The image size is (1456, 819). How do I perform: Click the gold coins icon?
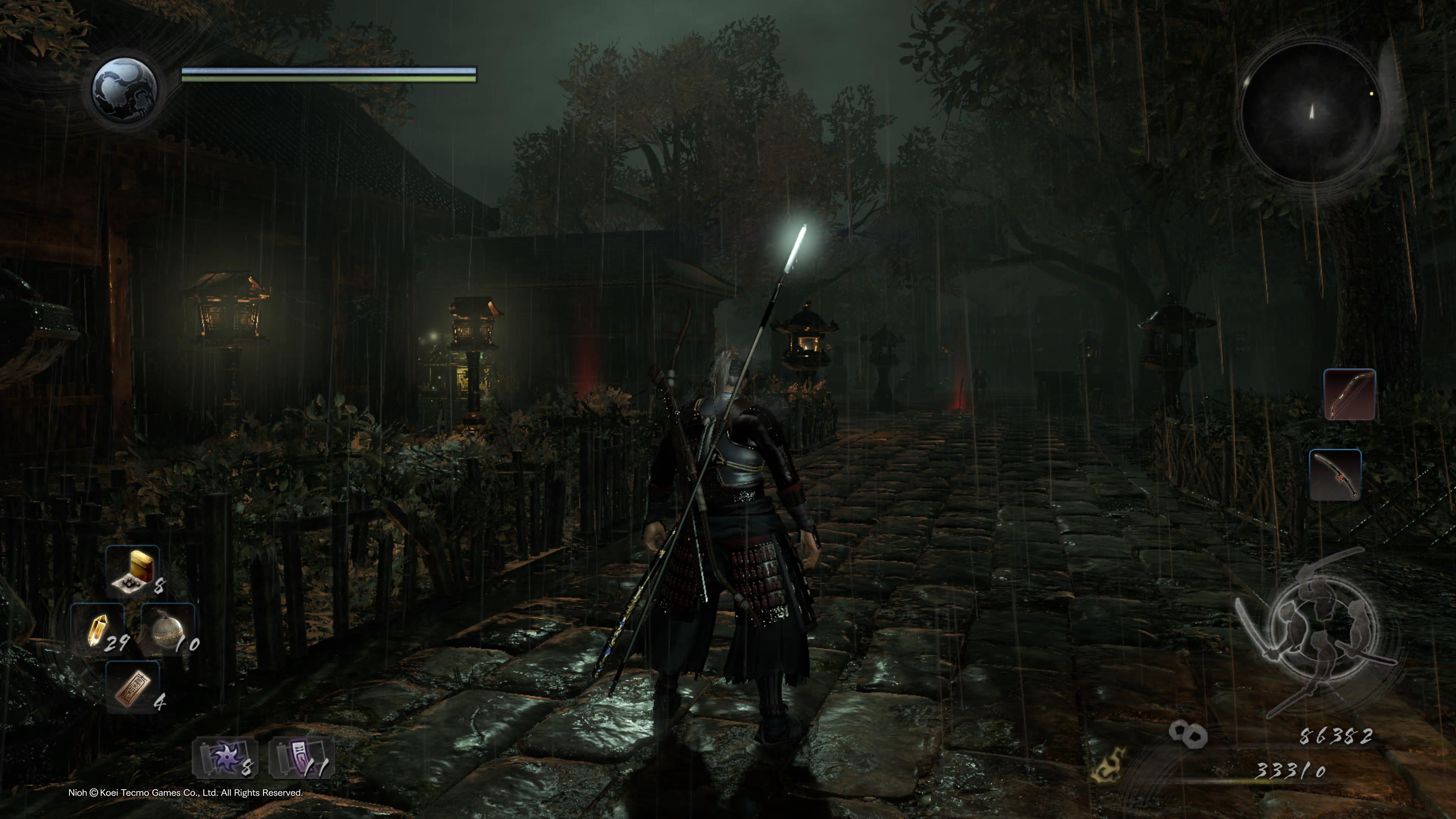(1188, 734)
